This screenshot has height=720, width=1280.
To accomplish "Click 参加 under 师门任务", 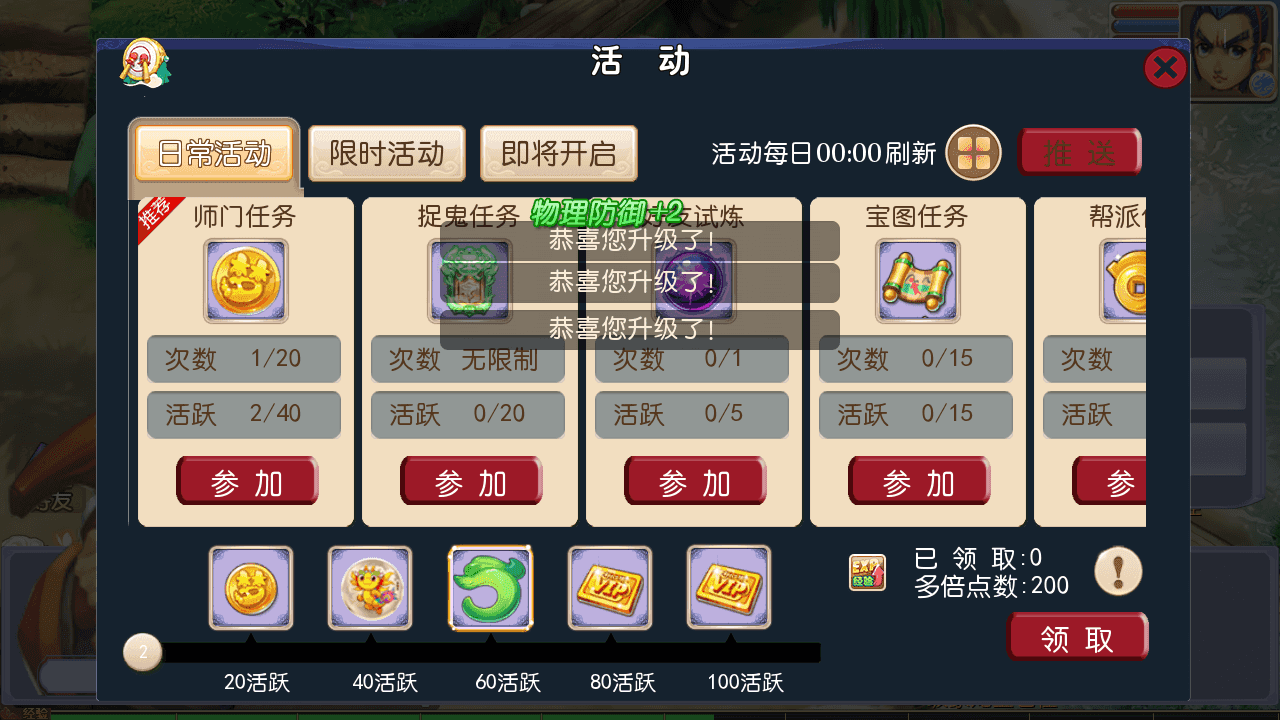I will tap(247, 481).
